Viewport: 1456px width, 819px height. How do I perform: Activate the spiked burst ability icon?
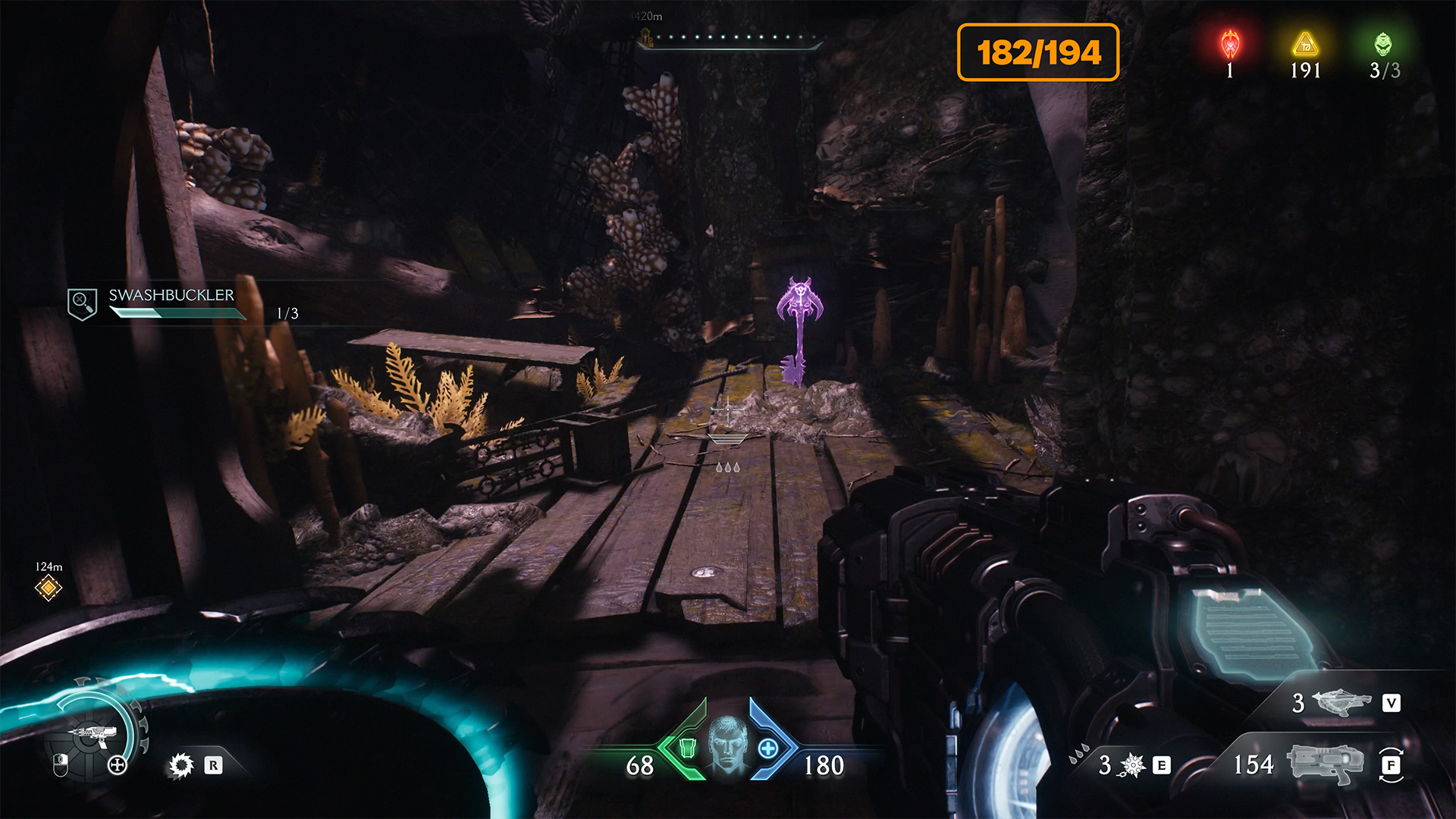181,765
